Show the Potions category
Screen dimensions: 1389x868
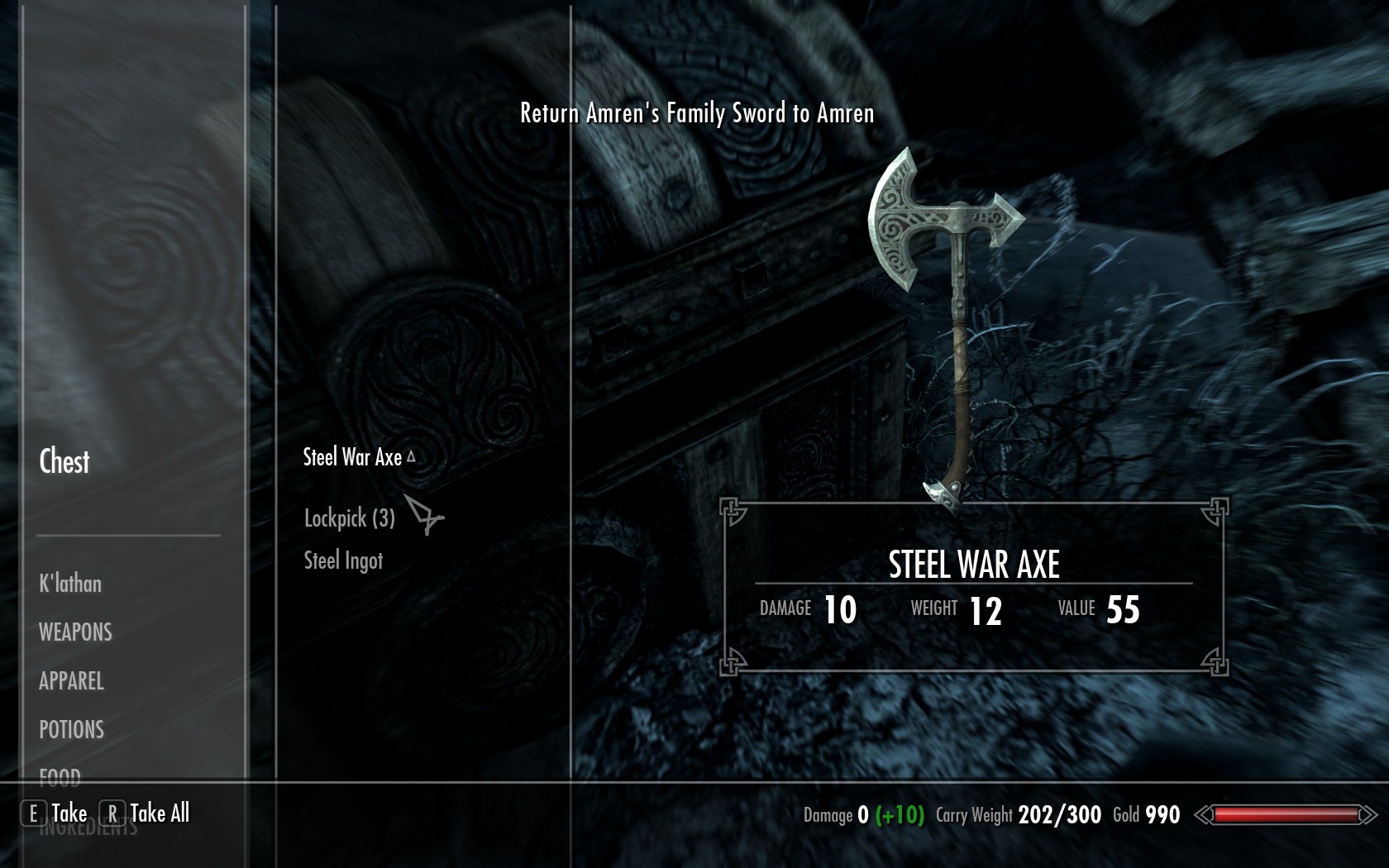coord(72,730)
